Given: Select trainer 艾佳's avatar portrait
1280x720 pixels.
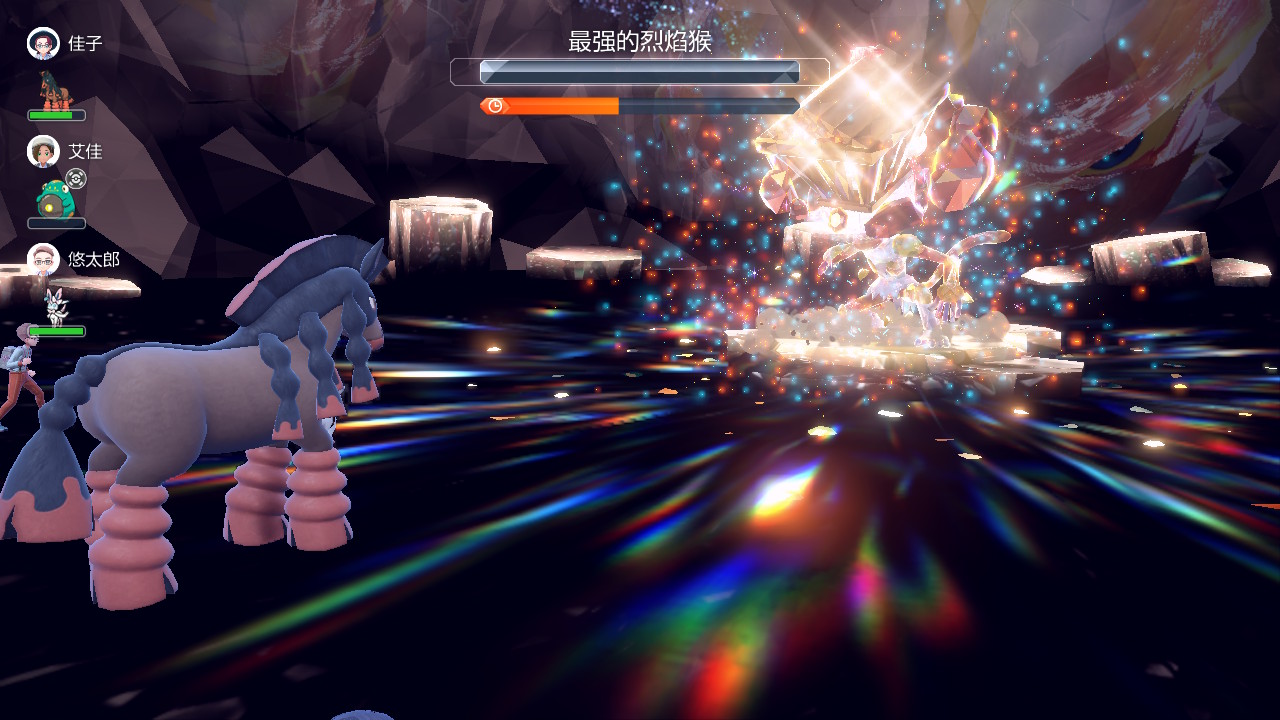Looking at the screenshot, I should [43, 152].
